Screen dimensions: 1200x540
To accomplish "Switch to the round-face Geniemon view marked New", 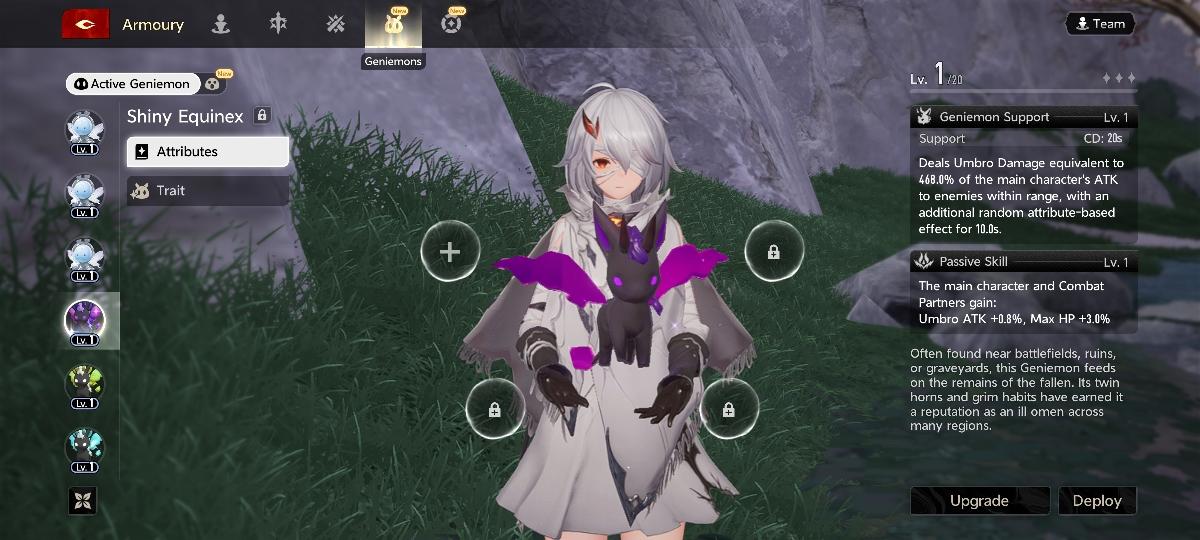I will (x=214, y=84).
